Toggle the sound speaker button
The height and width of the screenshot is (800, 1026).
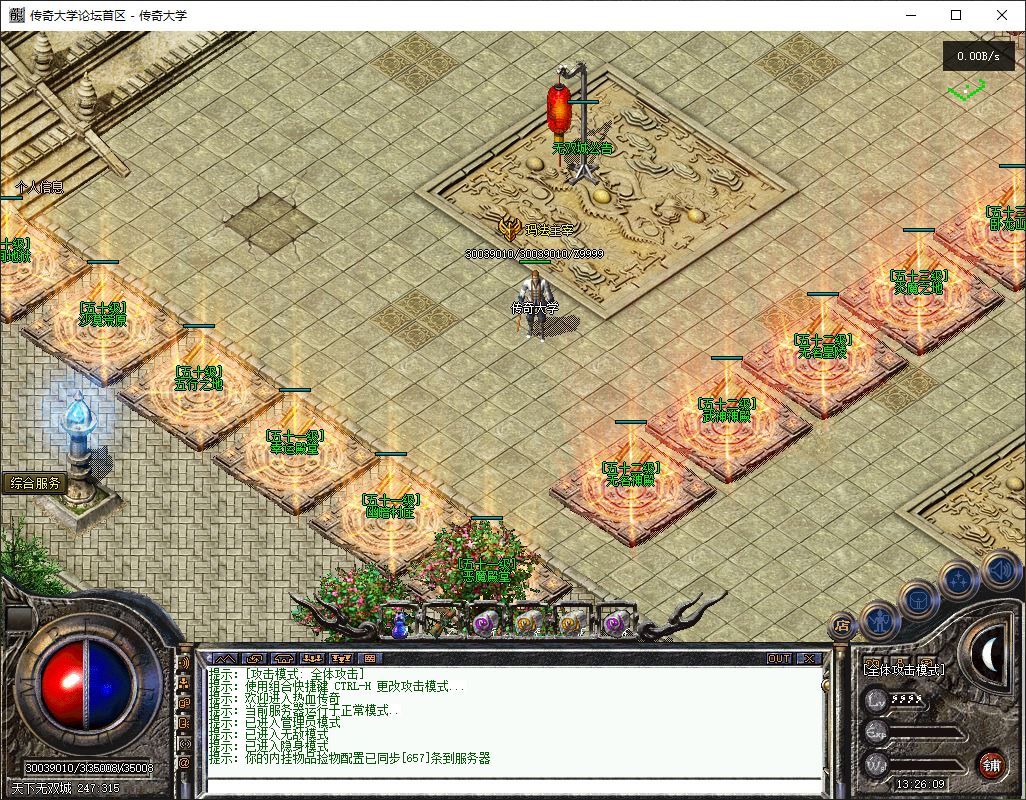(999, 571)
